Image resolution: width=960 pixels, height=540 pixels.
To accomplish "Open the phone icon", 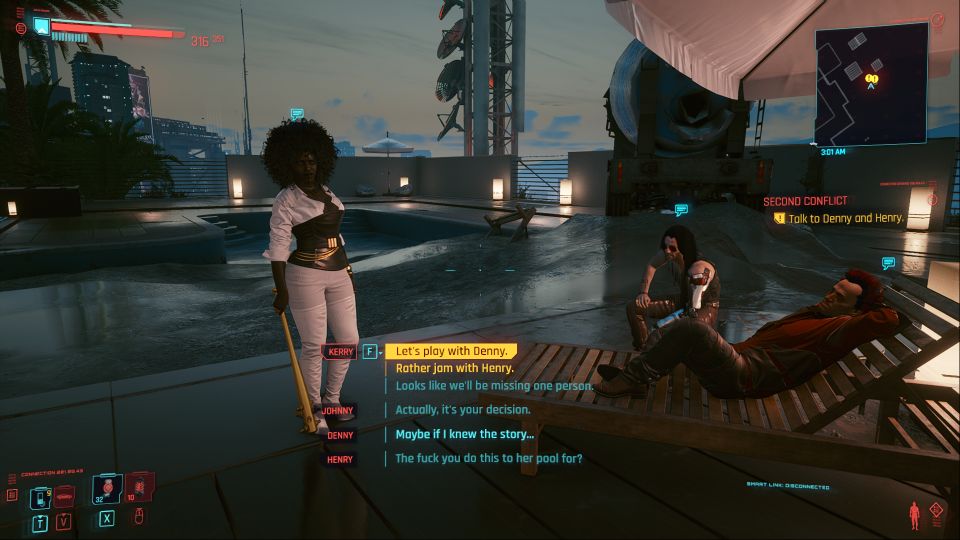I will click(x=39, y=497).
